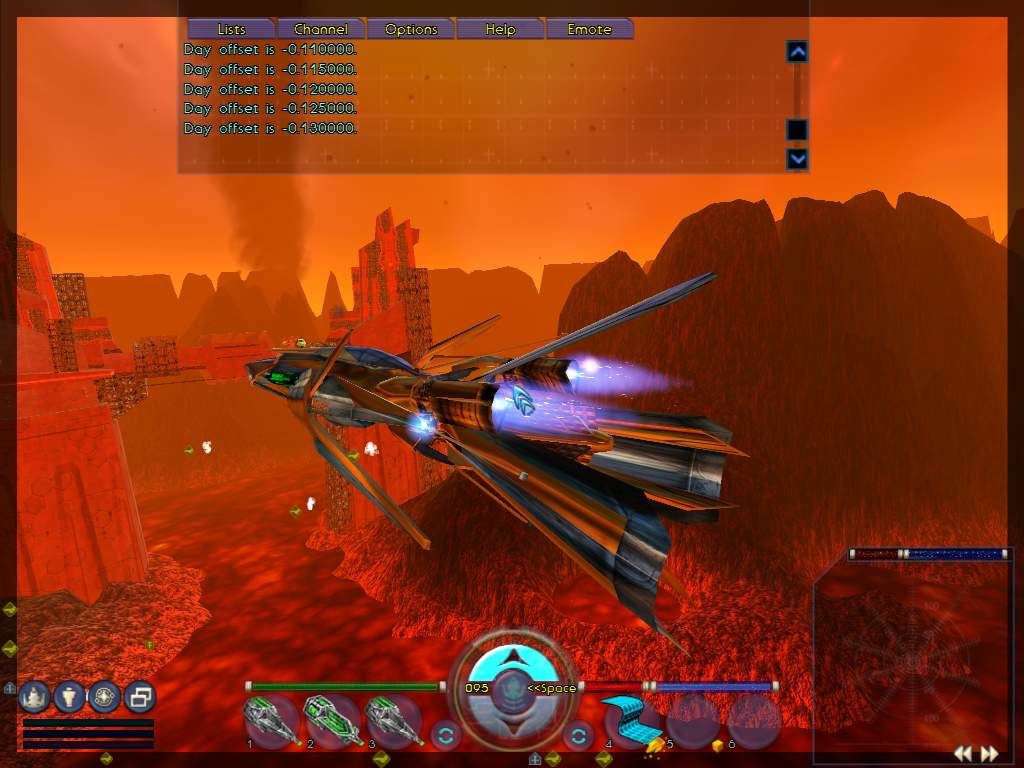This screenshot has height=768, width=1024.
Task: Open the chat Options tab
Action: coord(411,29)
